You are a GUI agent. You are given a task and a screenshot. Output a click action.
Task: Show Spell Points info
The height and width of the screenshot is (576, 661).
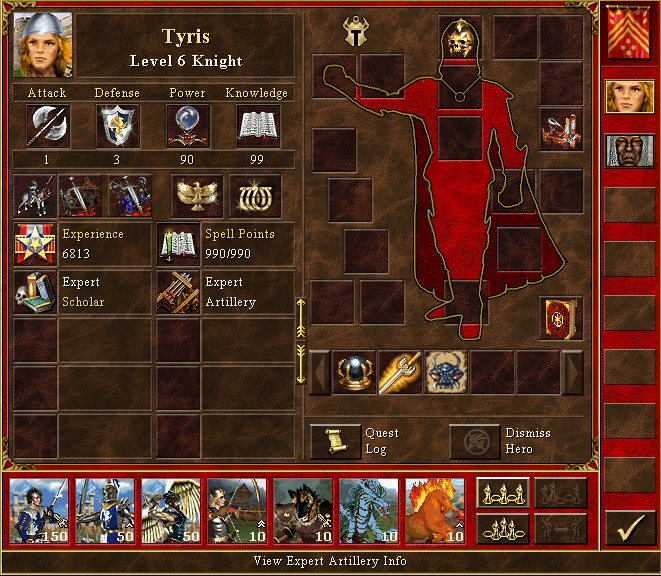[x=177, y=244]
